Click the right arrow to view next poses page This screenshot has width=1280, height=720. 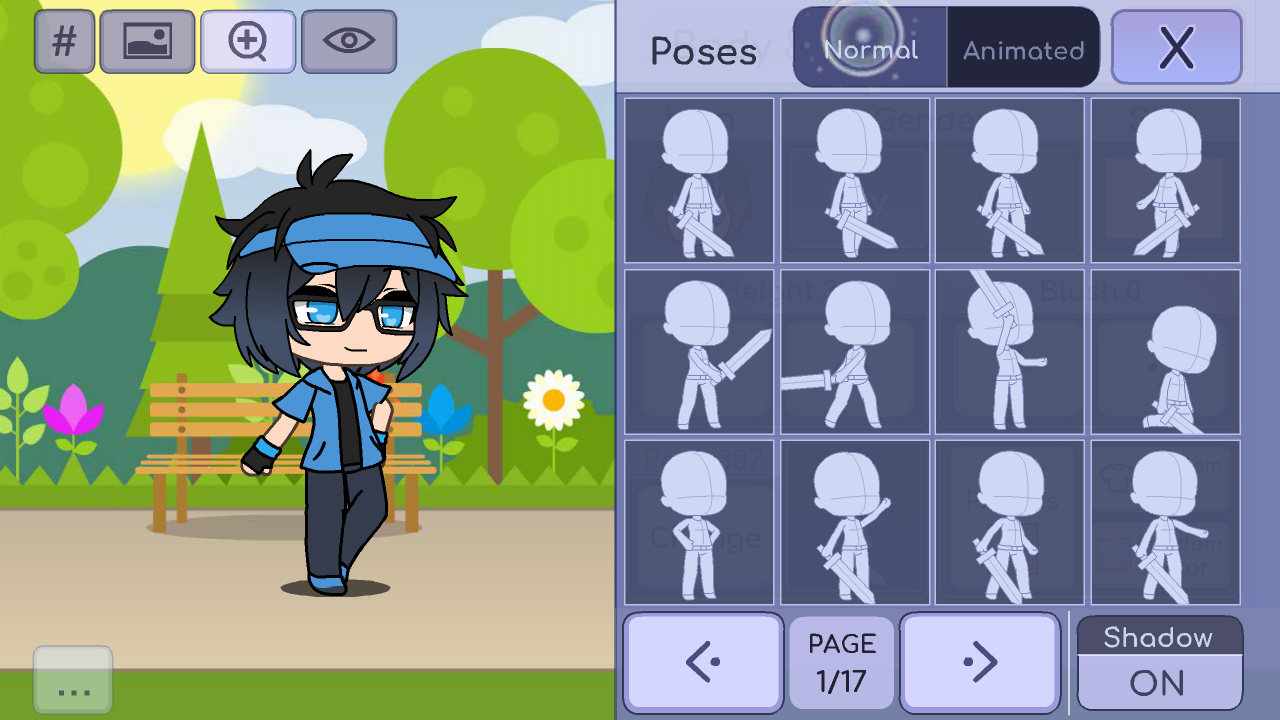pos(980,661)
